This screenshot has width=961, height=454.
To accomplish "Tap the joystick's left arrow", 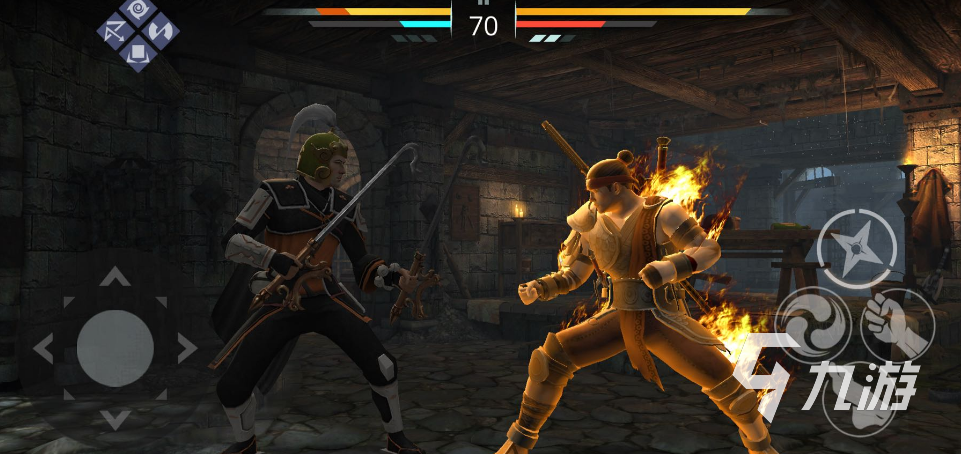I will [x=44, y=348].
